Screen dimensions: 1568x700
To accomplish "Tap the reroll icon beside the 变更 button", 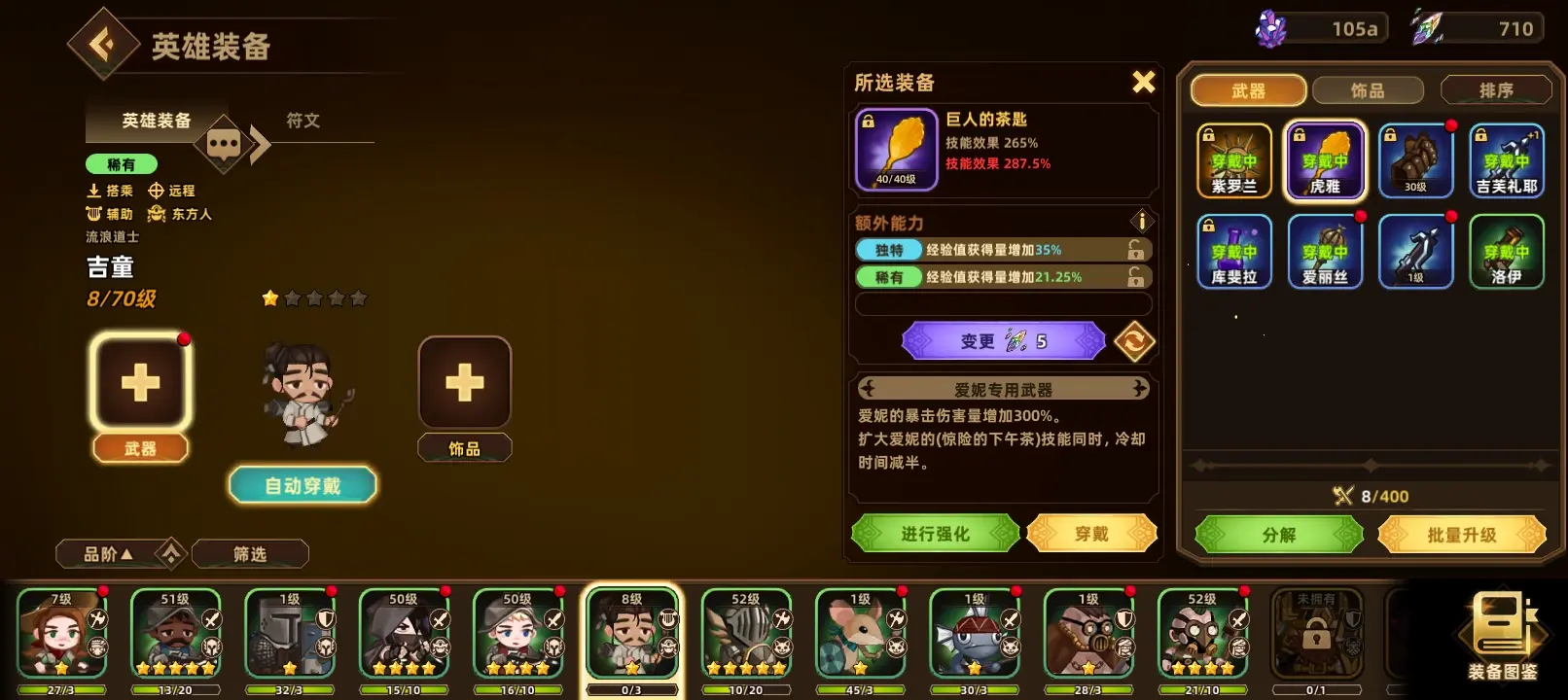I will coord(1134,340).
